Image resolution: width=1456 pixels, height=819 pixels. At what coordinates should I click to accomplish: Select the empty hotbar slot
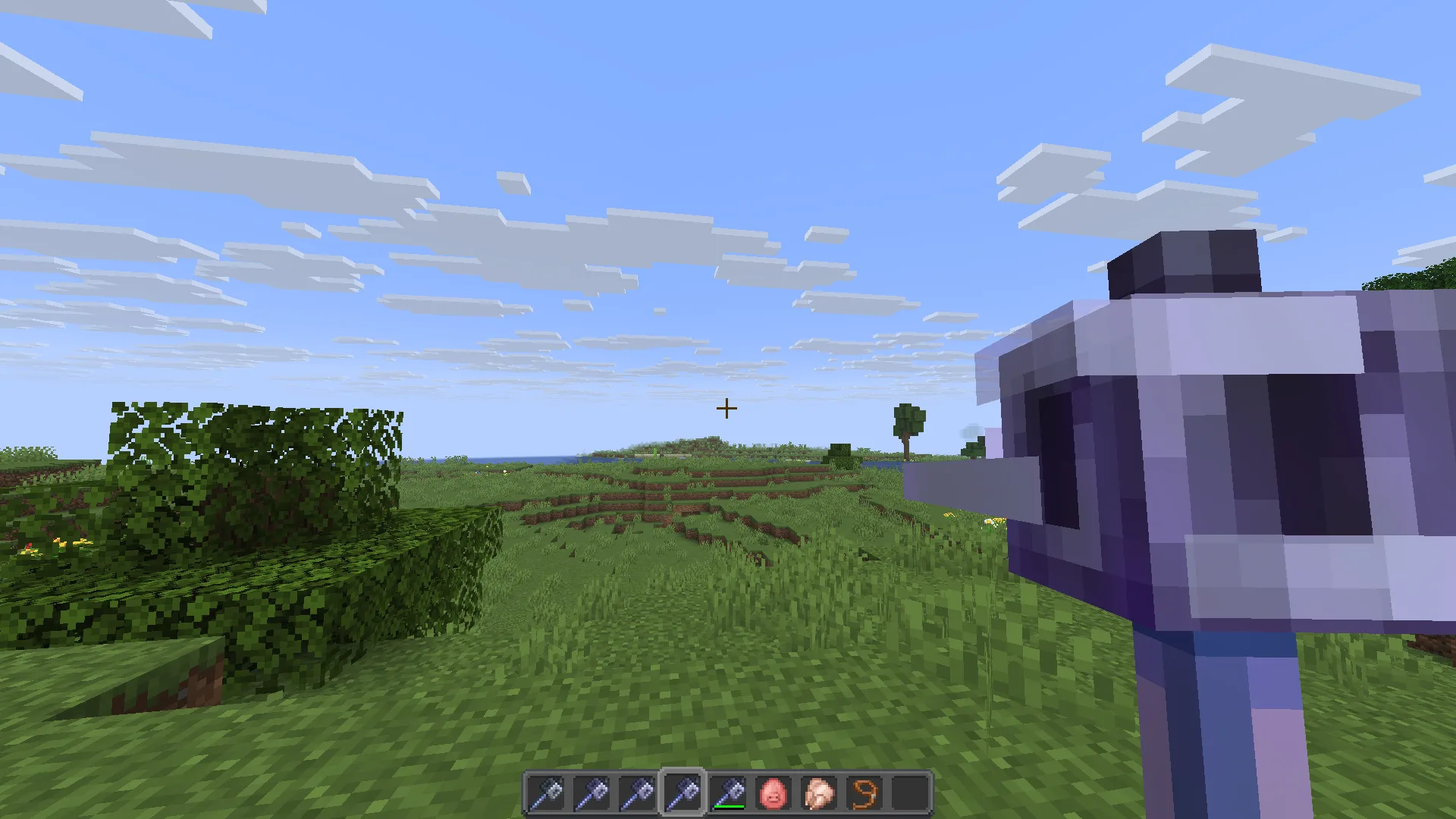pyautogui.click(x=909, y=793)
